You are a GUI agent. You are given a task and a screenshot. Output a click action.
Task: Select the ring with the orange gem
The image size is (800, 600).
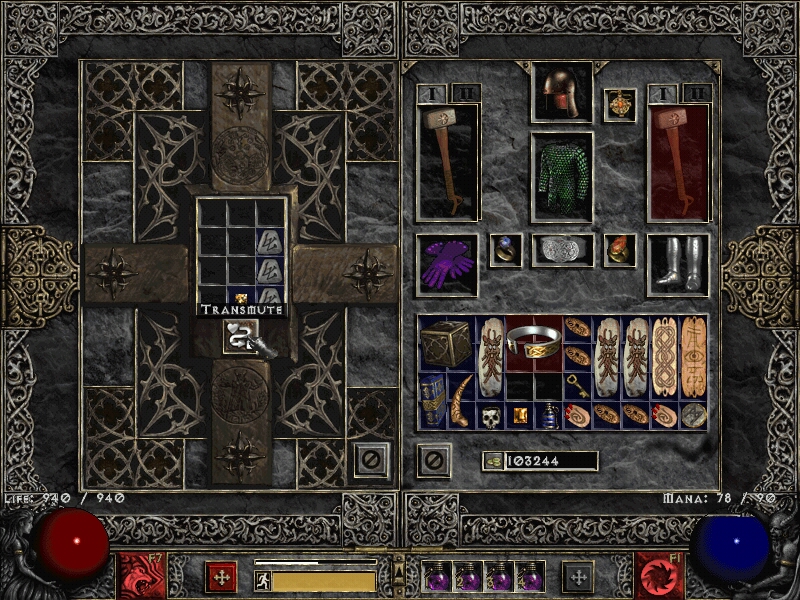(620, 250)
